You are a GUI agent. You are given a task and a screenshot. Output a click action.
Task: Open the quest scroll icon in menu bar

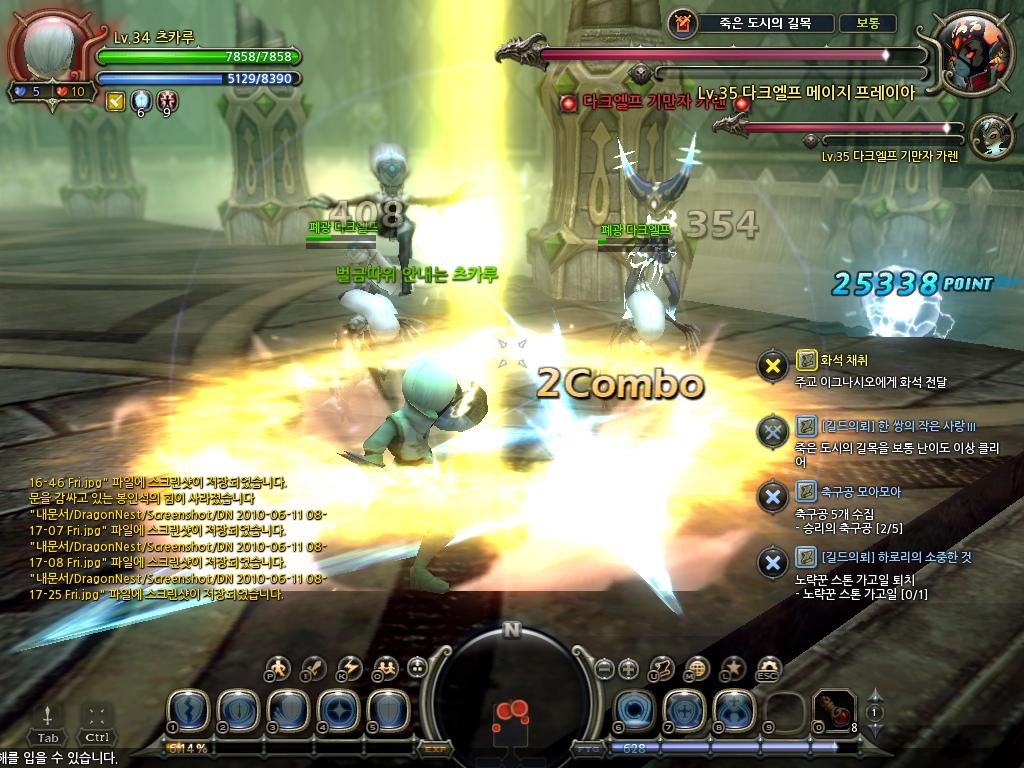pos(662,668)
